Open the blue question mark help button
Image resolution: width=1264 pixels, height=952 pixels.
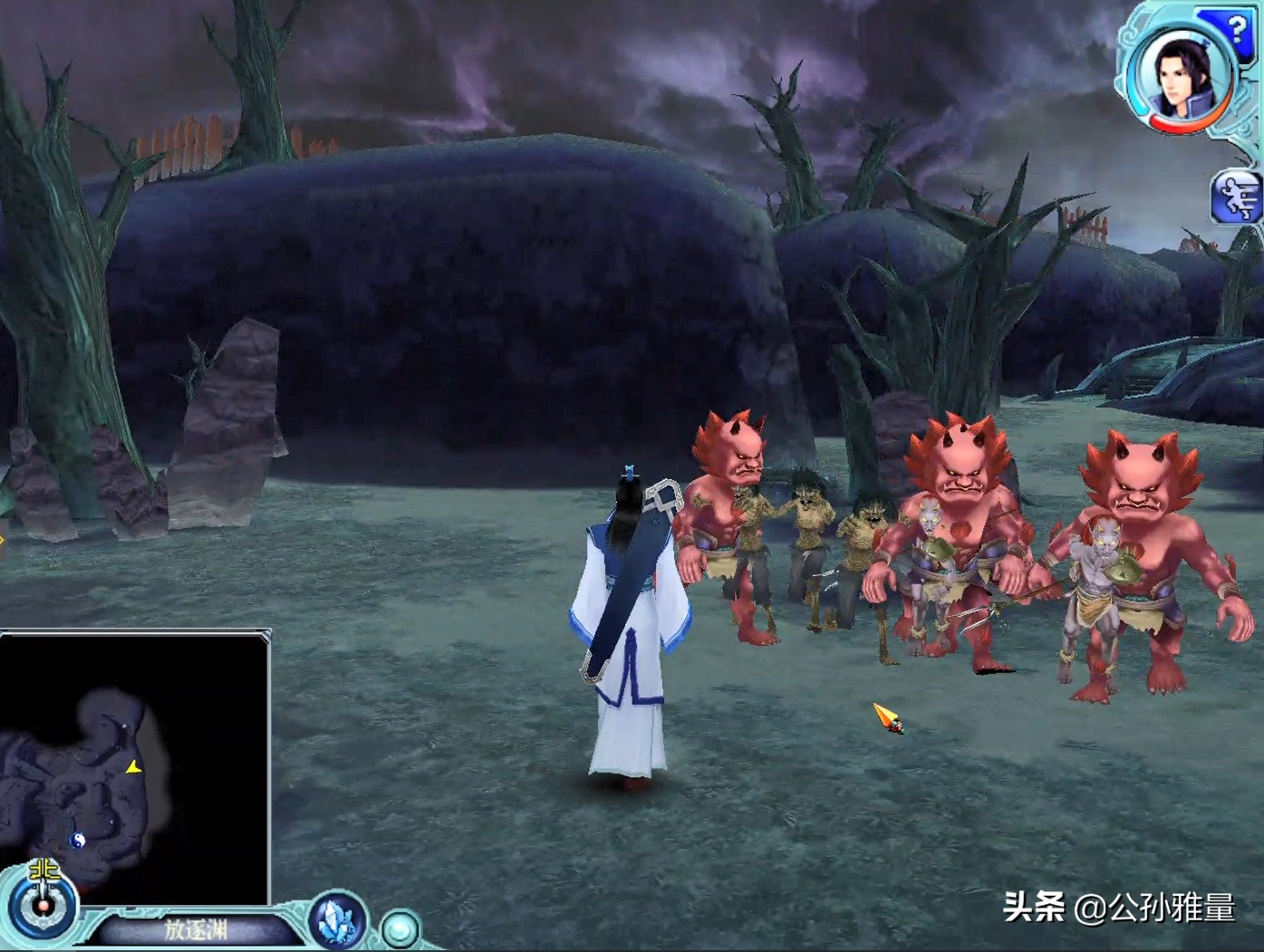pos(1234,30)
